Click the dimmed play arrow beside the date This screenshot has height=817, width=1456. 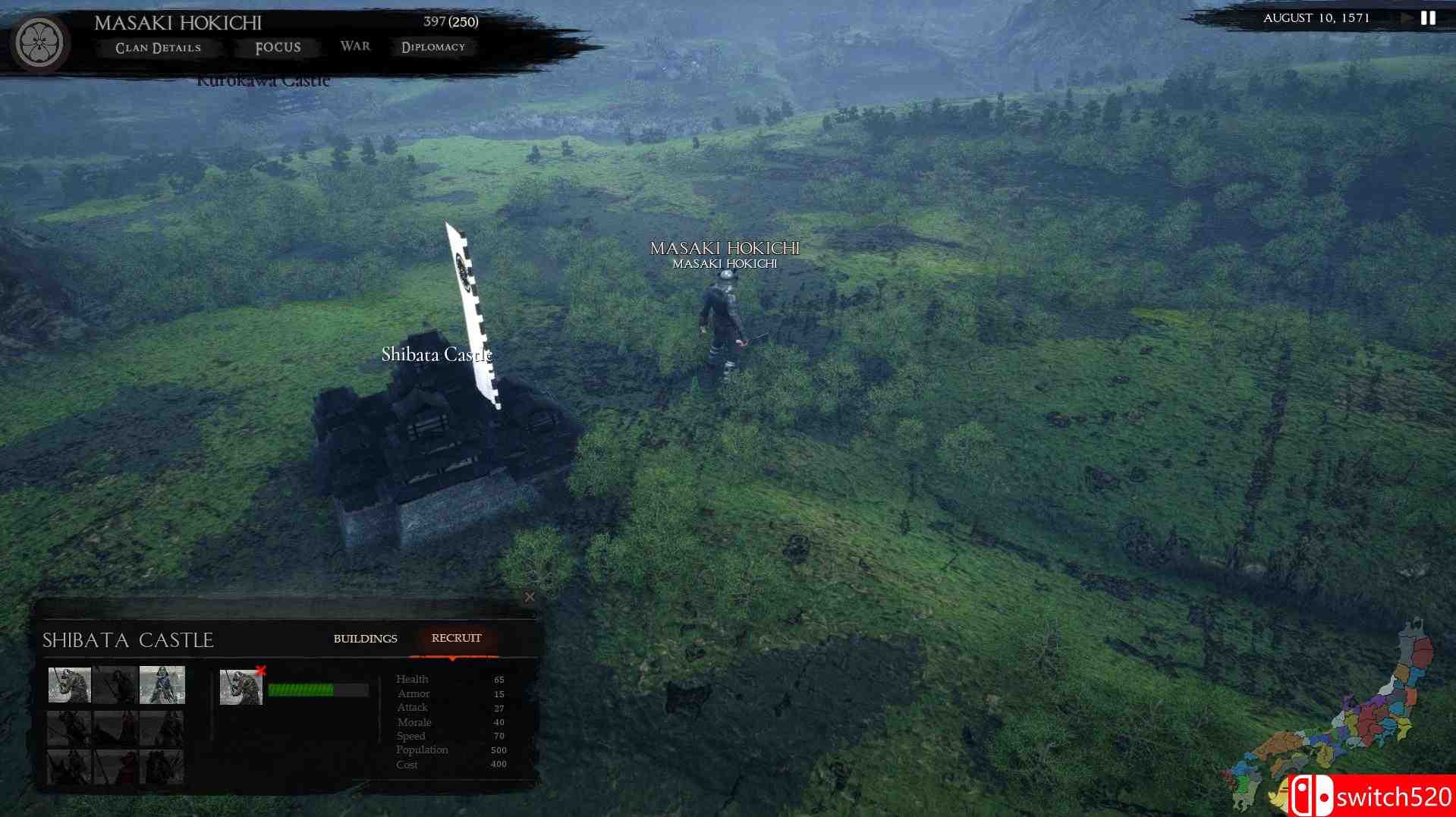(1407, 18)
